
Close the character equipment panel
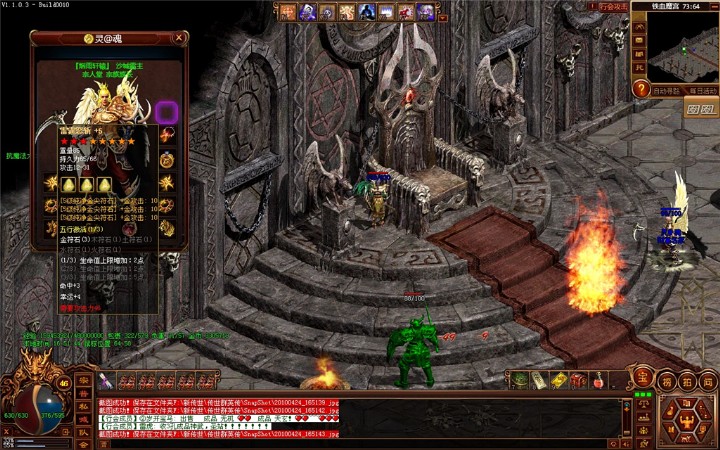(179, 38)
